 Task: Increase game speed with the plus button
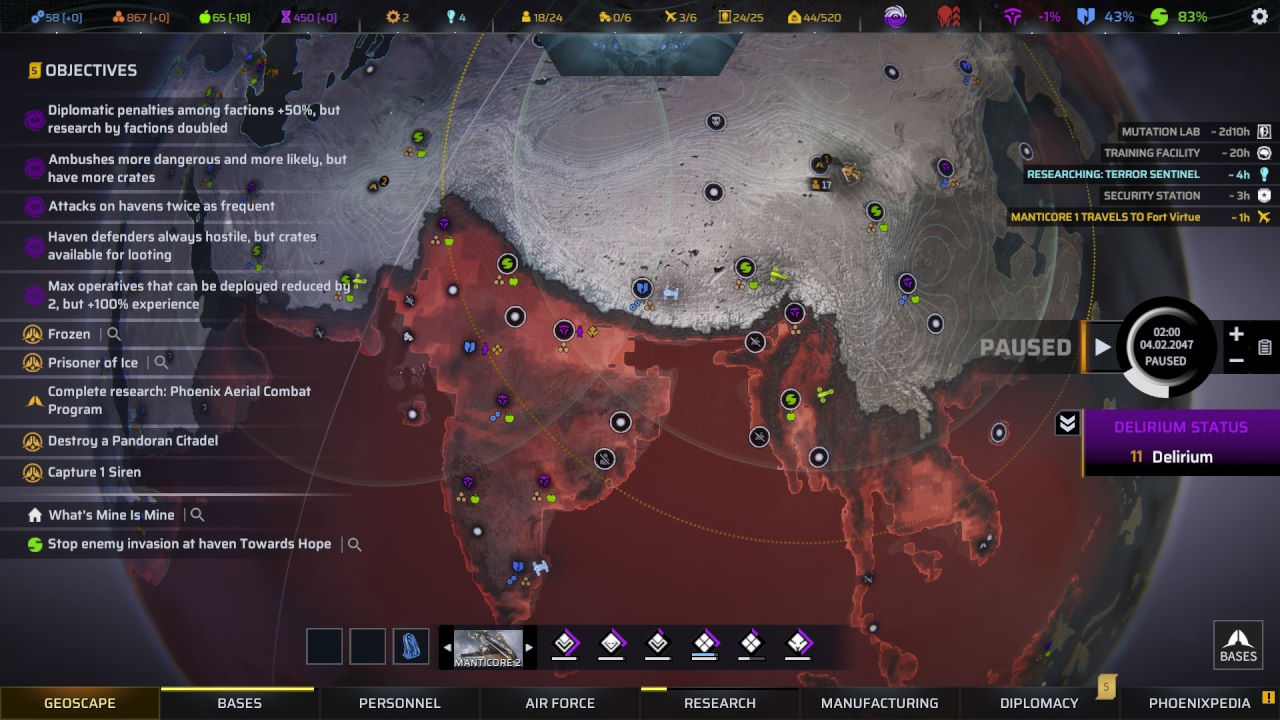[x=1236, y=335]
